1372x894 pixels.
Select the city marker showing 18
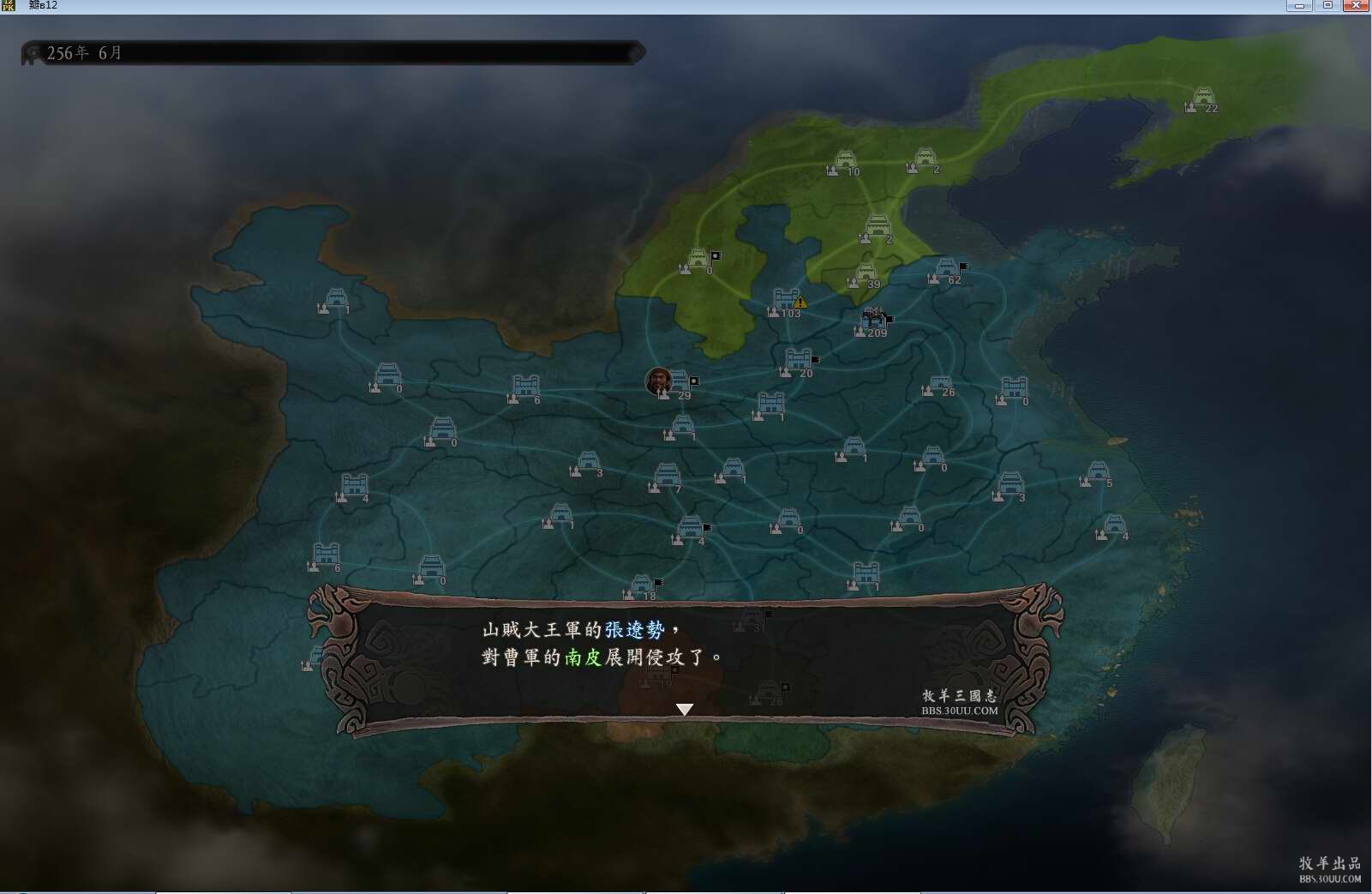[642, 587]
